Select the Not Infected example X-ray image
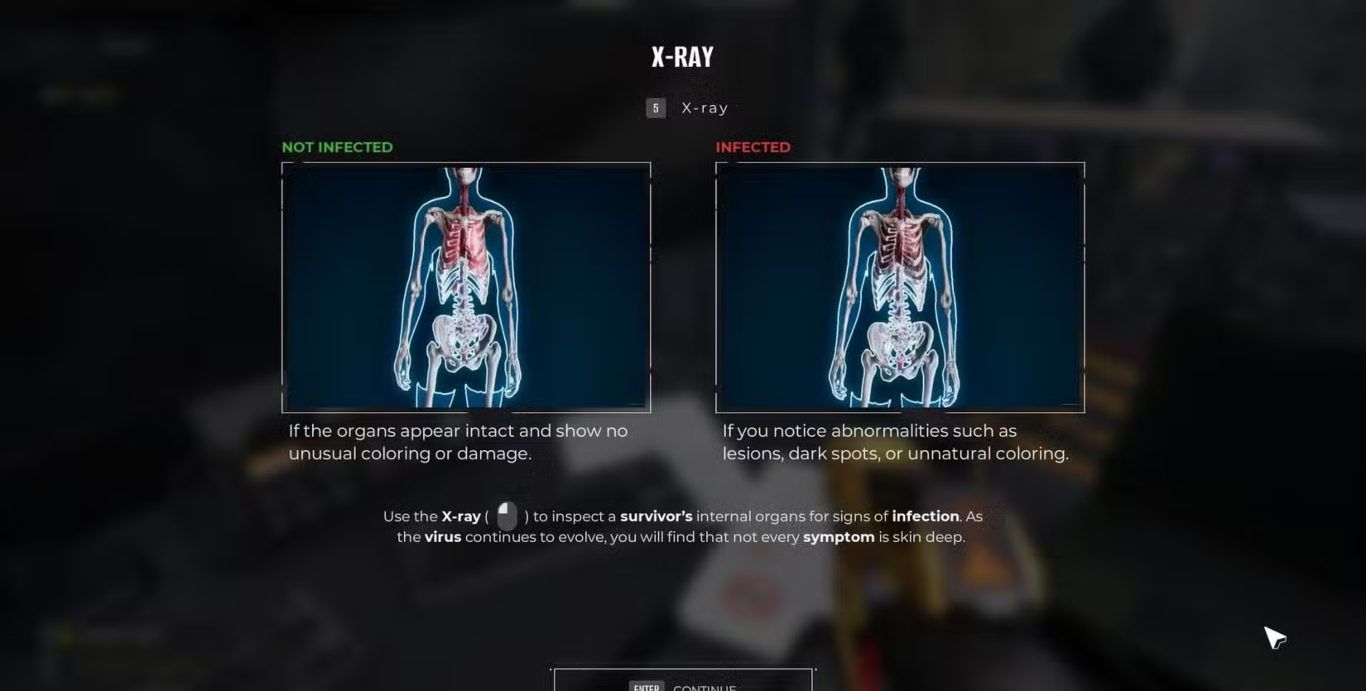The image size is (1366, 691). click(466, 287)
